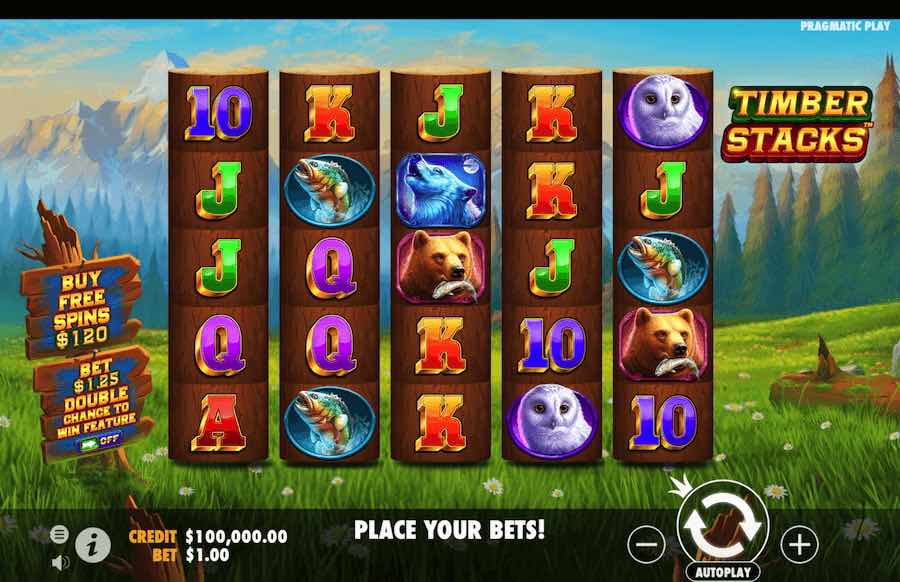Open the game info paytable icon
Screen dimensions: 900x582
93,544
